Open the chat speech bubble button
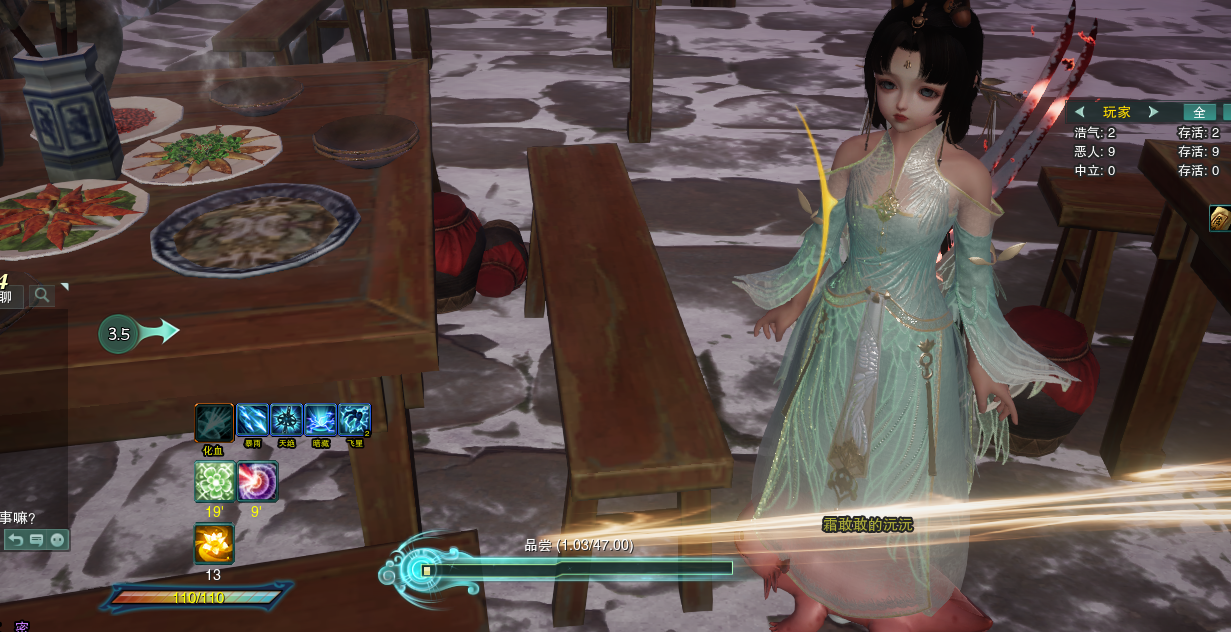 tap(36, 540)
